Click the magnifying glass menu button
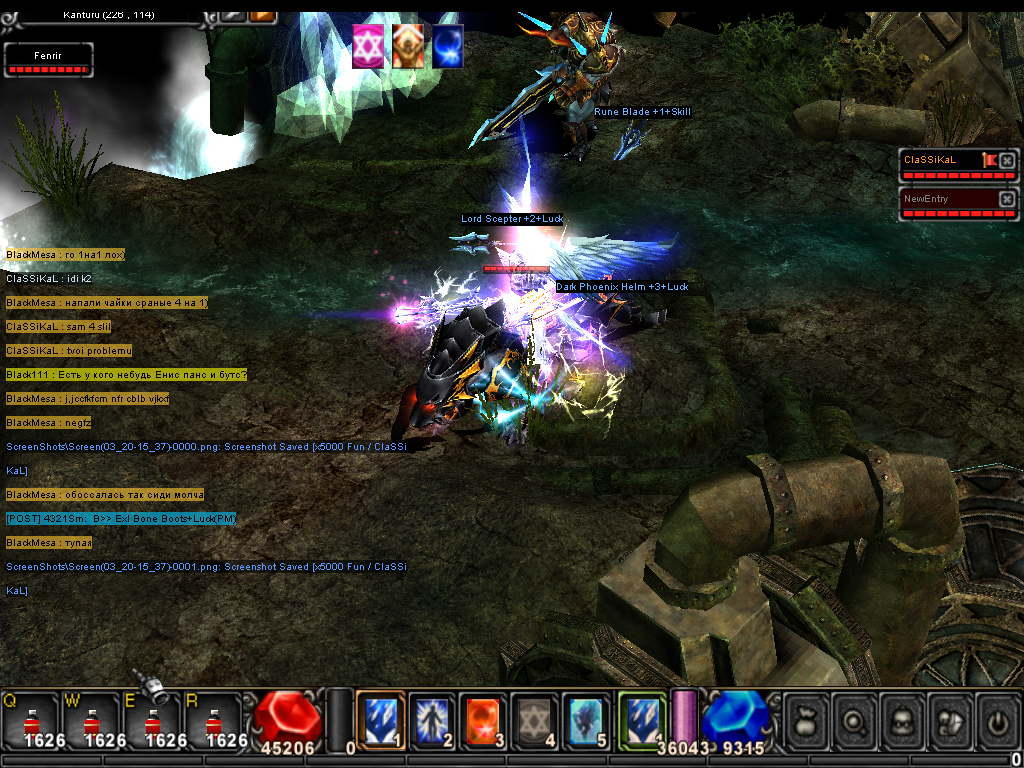The width and height of the screenshot is (1024, 768). coord(858,721)
